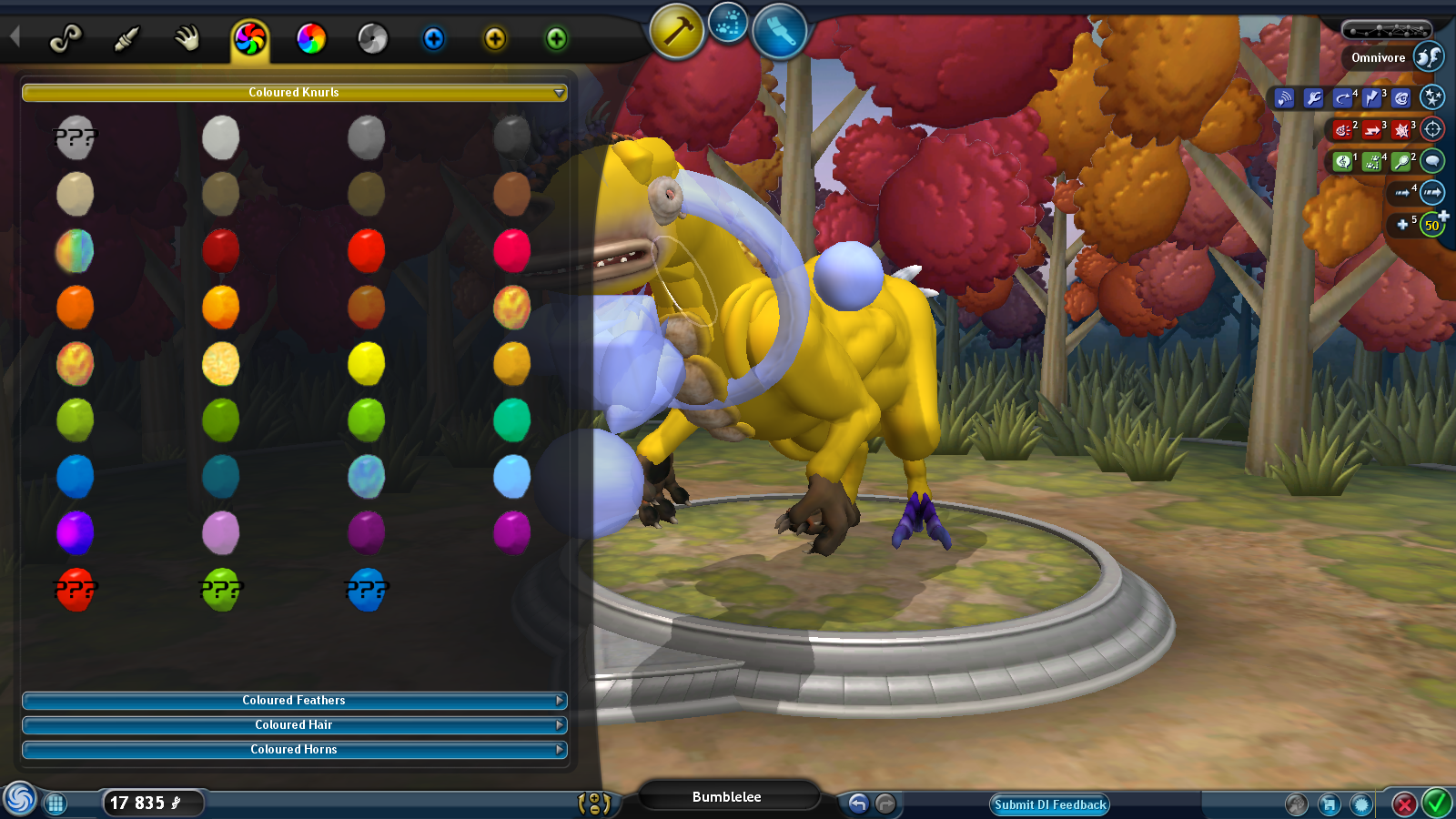
Task: Switch to Build mode hammer button
Action: point(676,33)
